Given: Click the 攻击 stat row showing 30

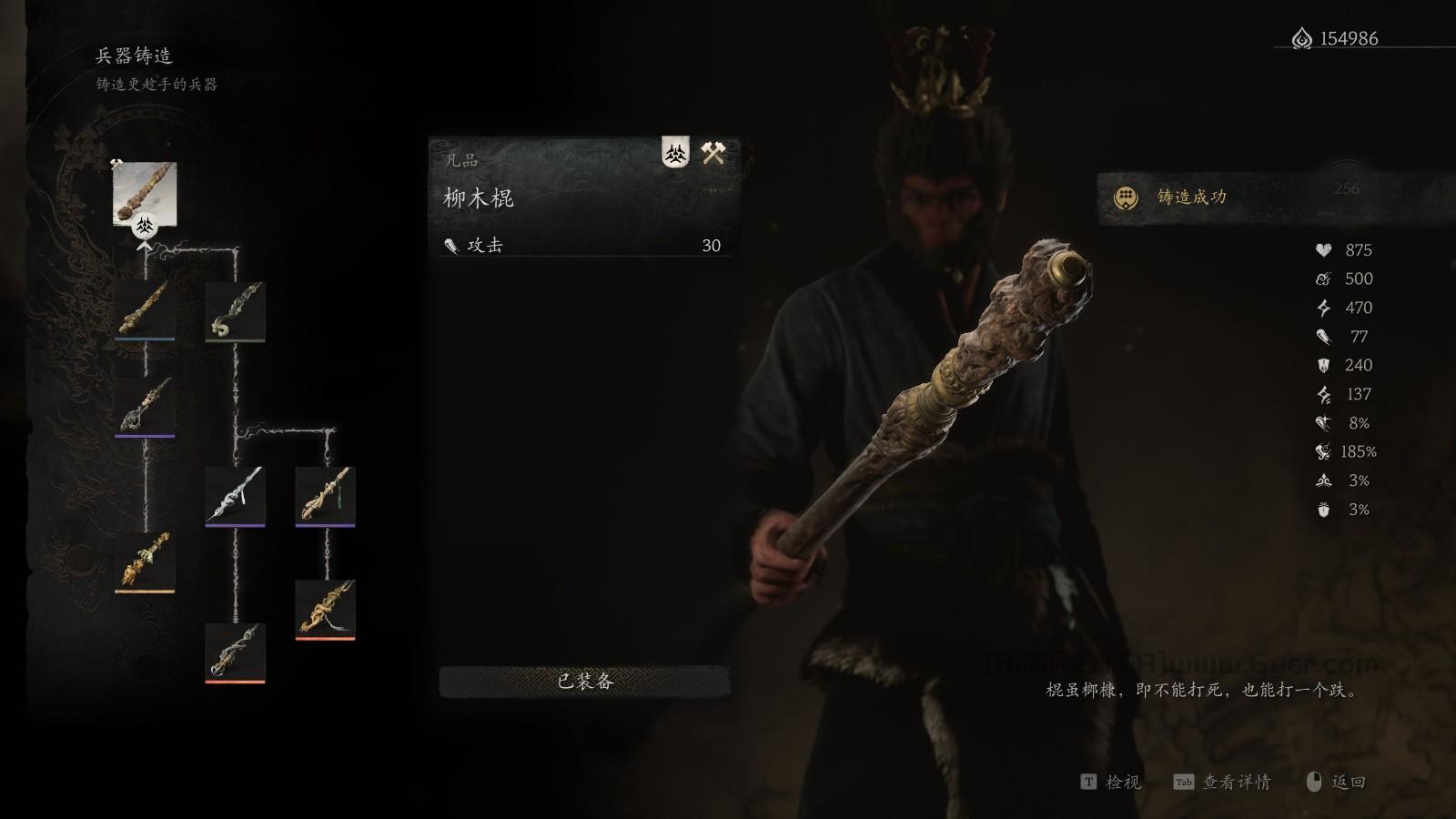Looking at the screenshot, I should [x=582, y=246].
